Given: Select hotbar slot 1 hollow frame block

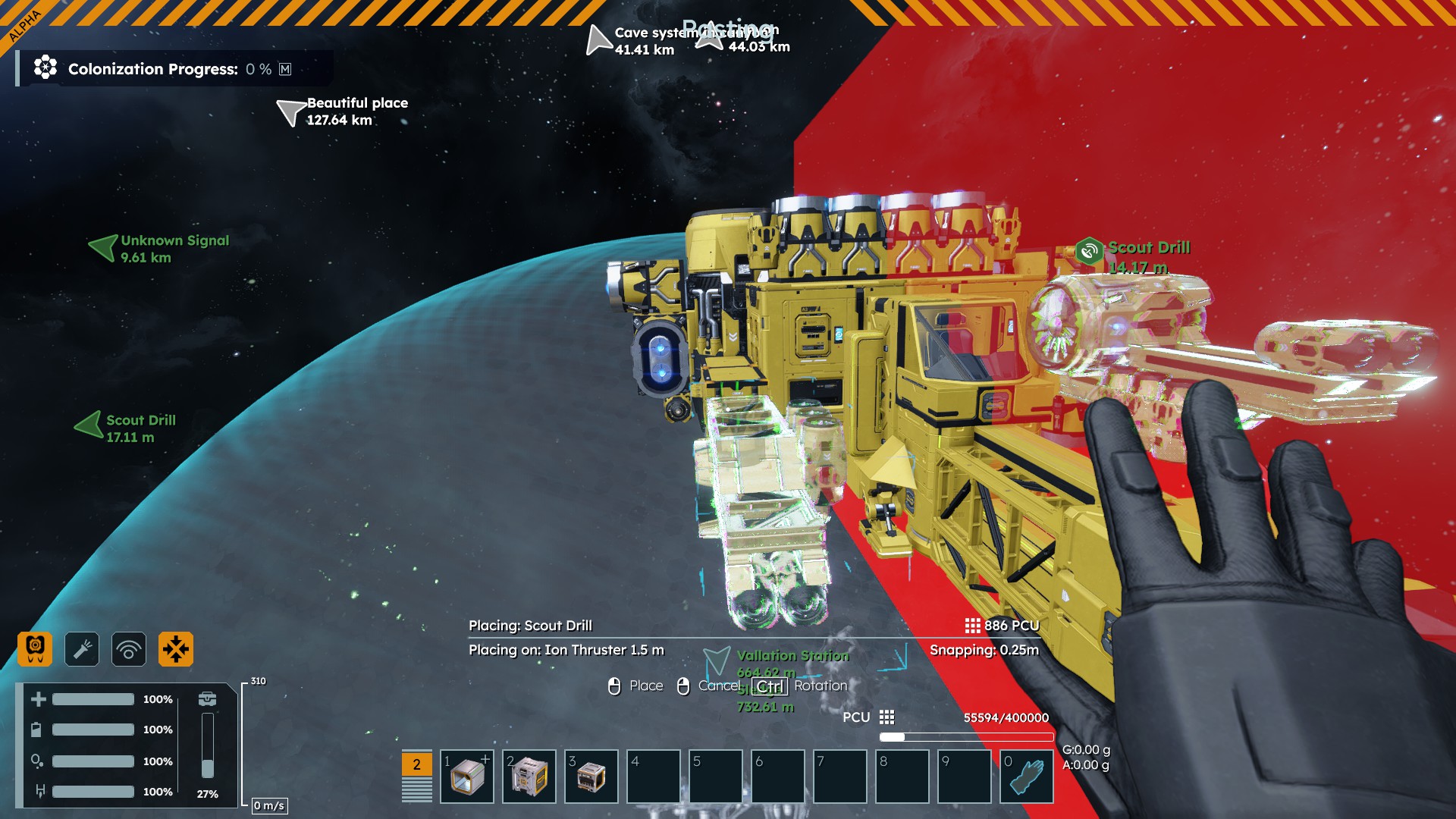Looking at the screenshot, I should click(x=467, y=777).
